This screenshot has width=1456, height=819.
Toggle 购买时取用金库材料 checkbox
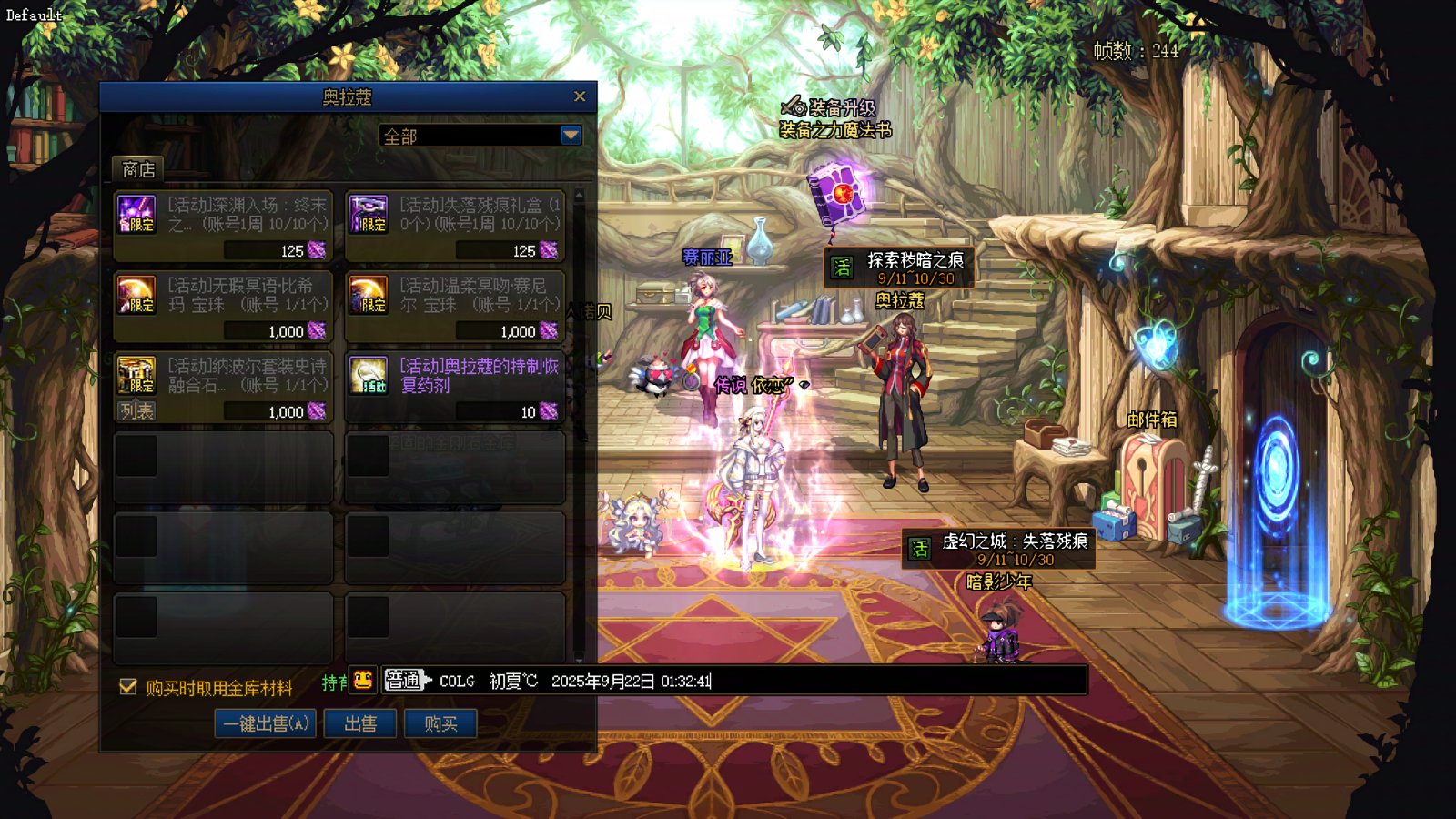[128, 687]
